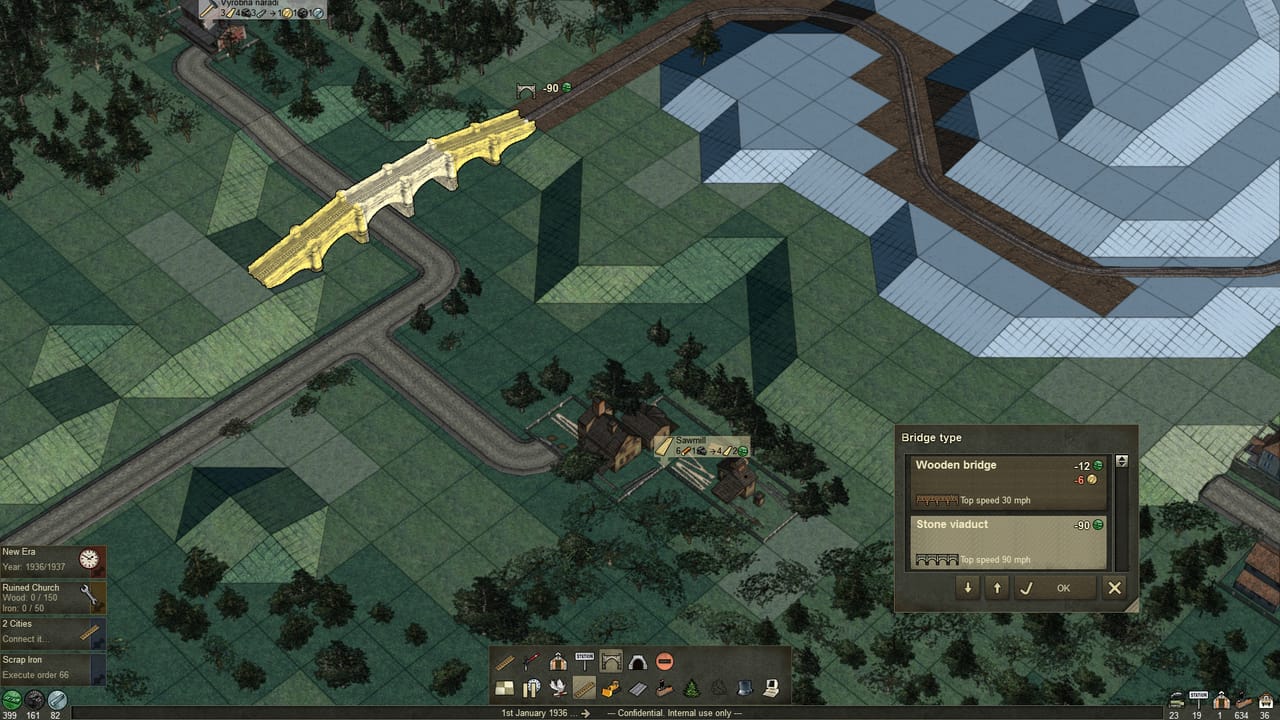Select the tunnel construction tool

[636, 662]
